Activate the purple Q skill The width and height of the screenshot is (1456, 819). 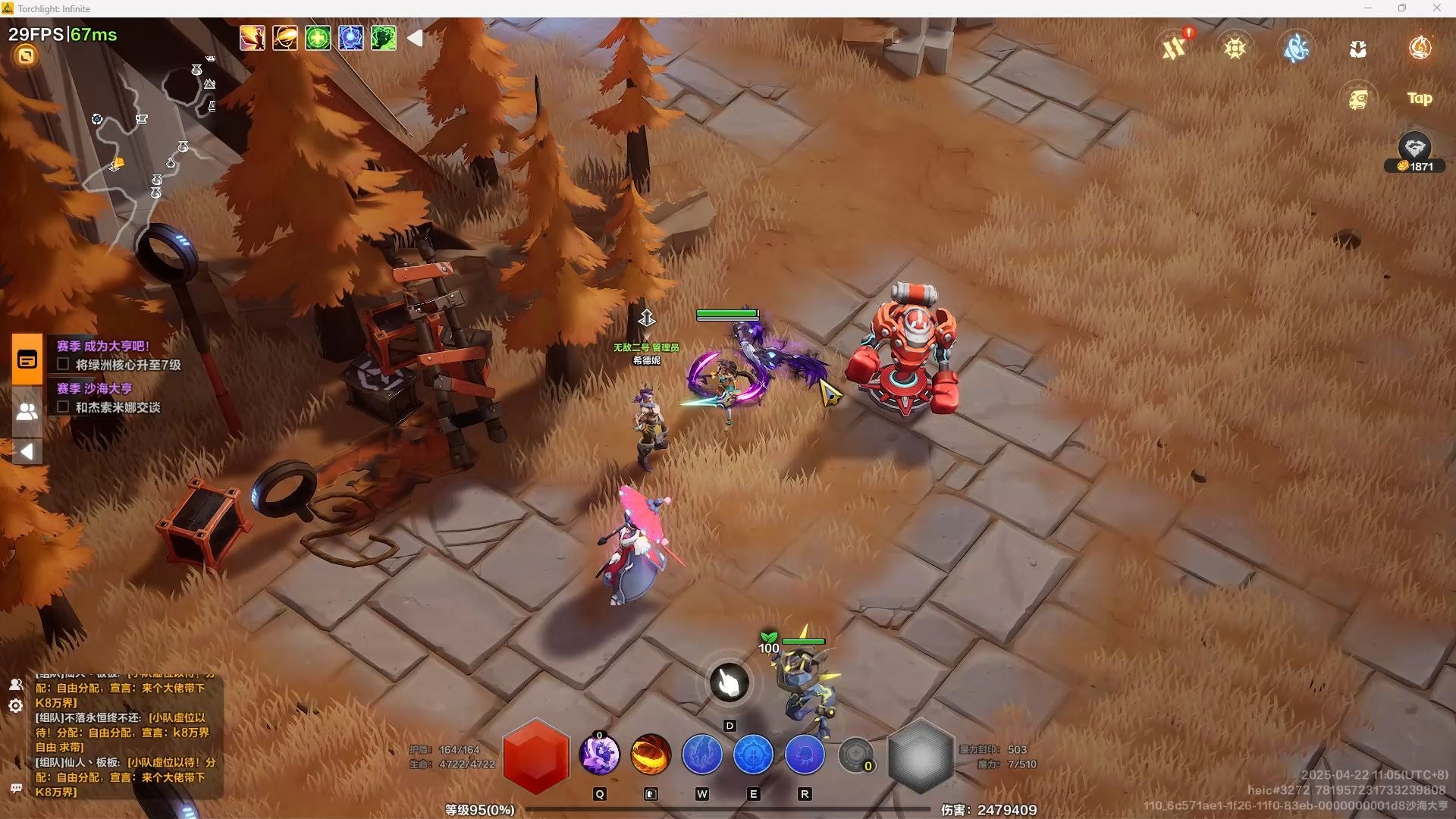tap(599, 755)
